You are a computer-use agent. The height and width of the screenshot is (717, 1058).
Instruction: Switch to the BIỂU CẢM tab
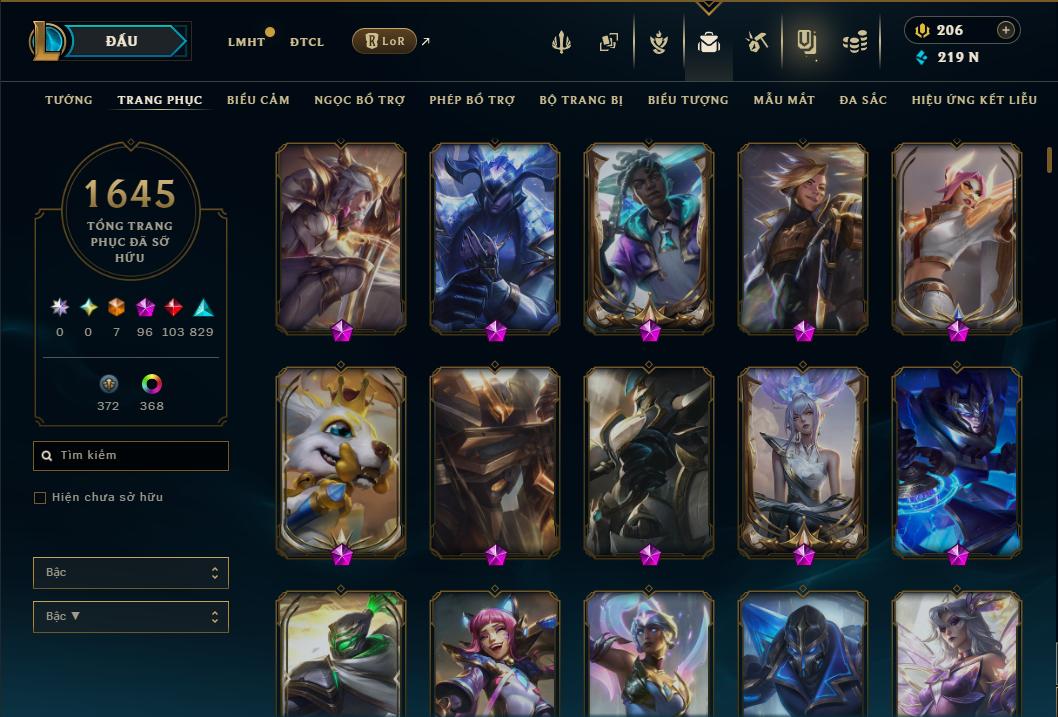pyautogui.click(x=258, y=100)
